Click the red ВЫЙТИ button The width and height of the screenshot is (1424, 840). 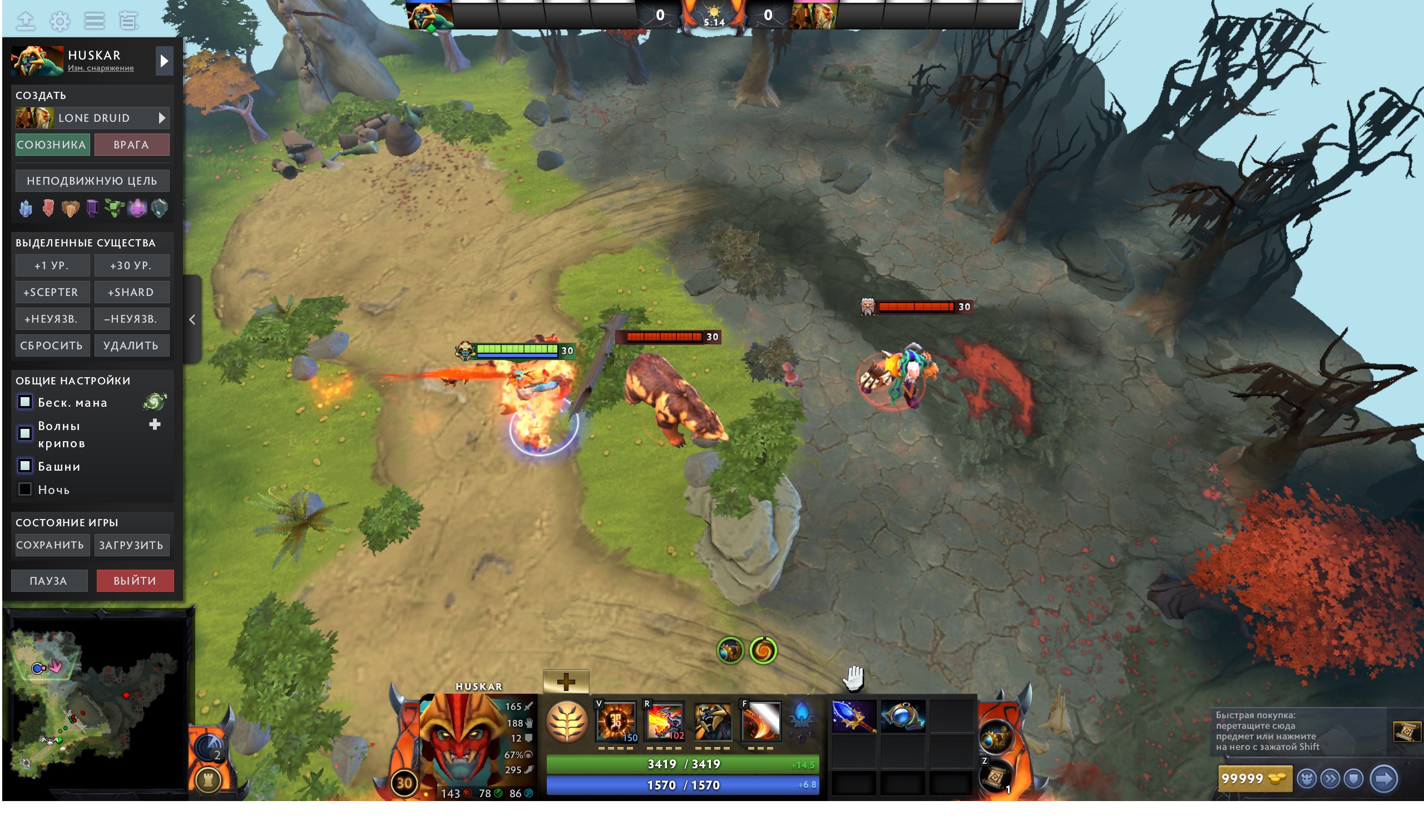coord(135,580)
